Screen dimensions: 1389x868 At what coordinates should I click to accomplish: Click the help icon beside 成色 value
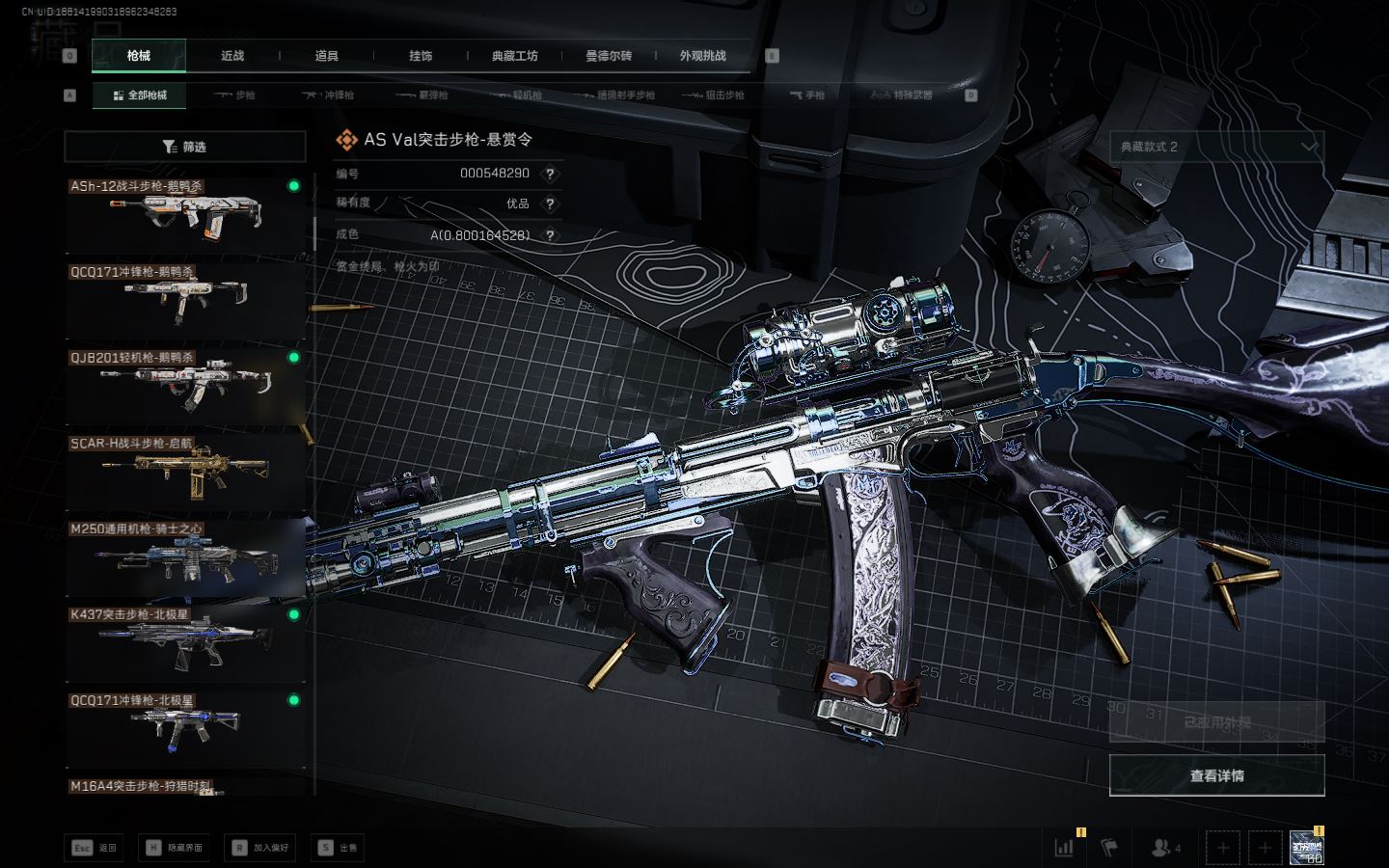[x=550, y=235]
